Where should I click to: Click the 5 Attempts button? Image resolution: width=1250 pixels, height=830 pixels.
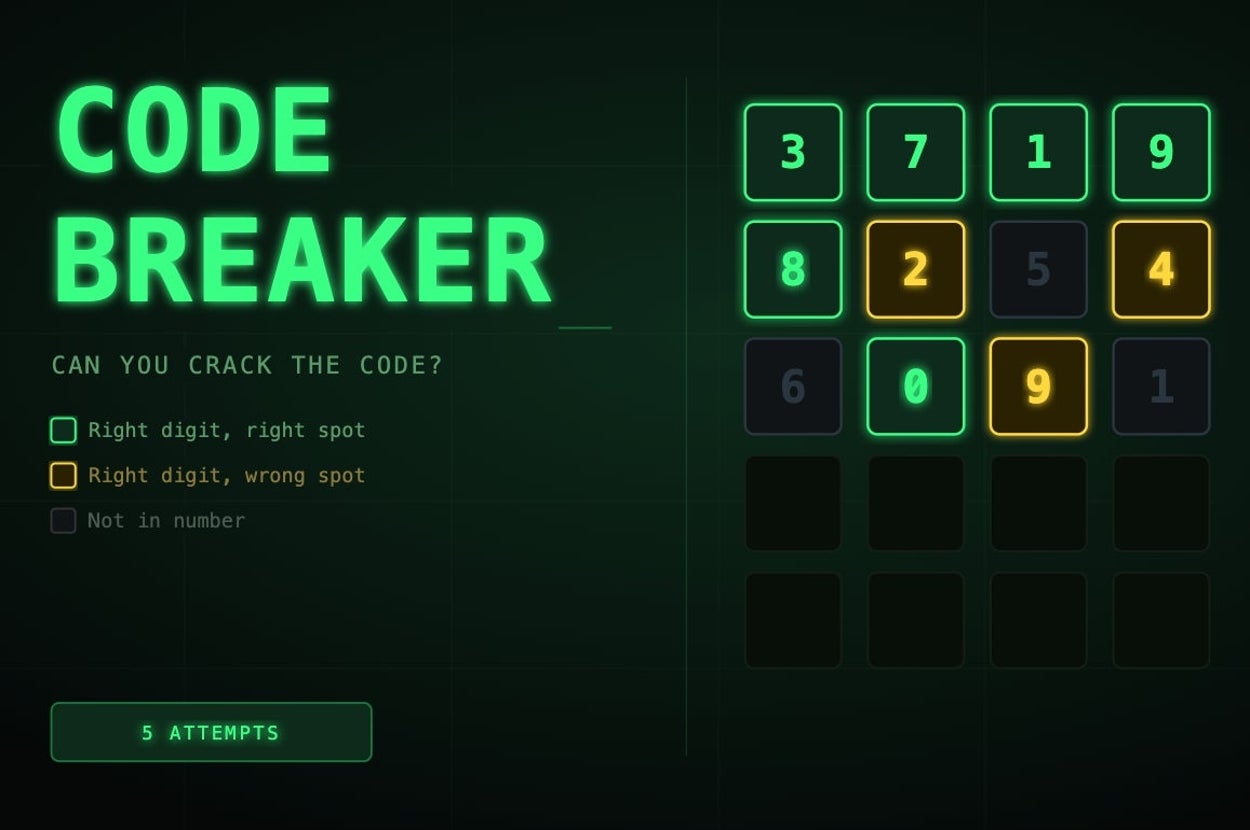(x=211, y=732)
